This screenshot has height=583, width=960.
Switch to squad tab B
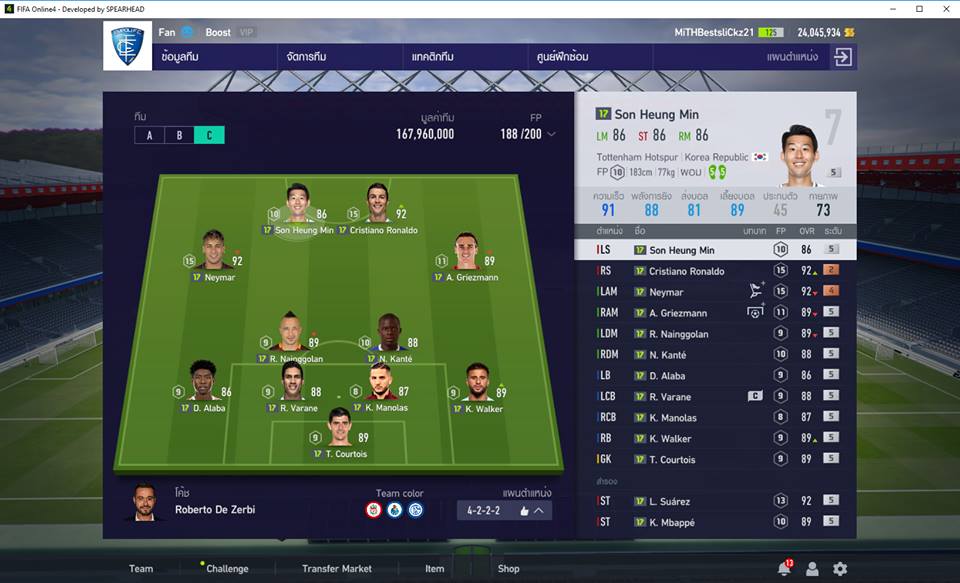pos(179,135)
